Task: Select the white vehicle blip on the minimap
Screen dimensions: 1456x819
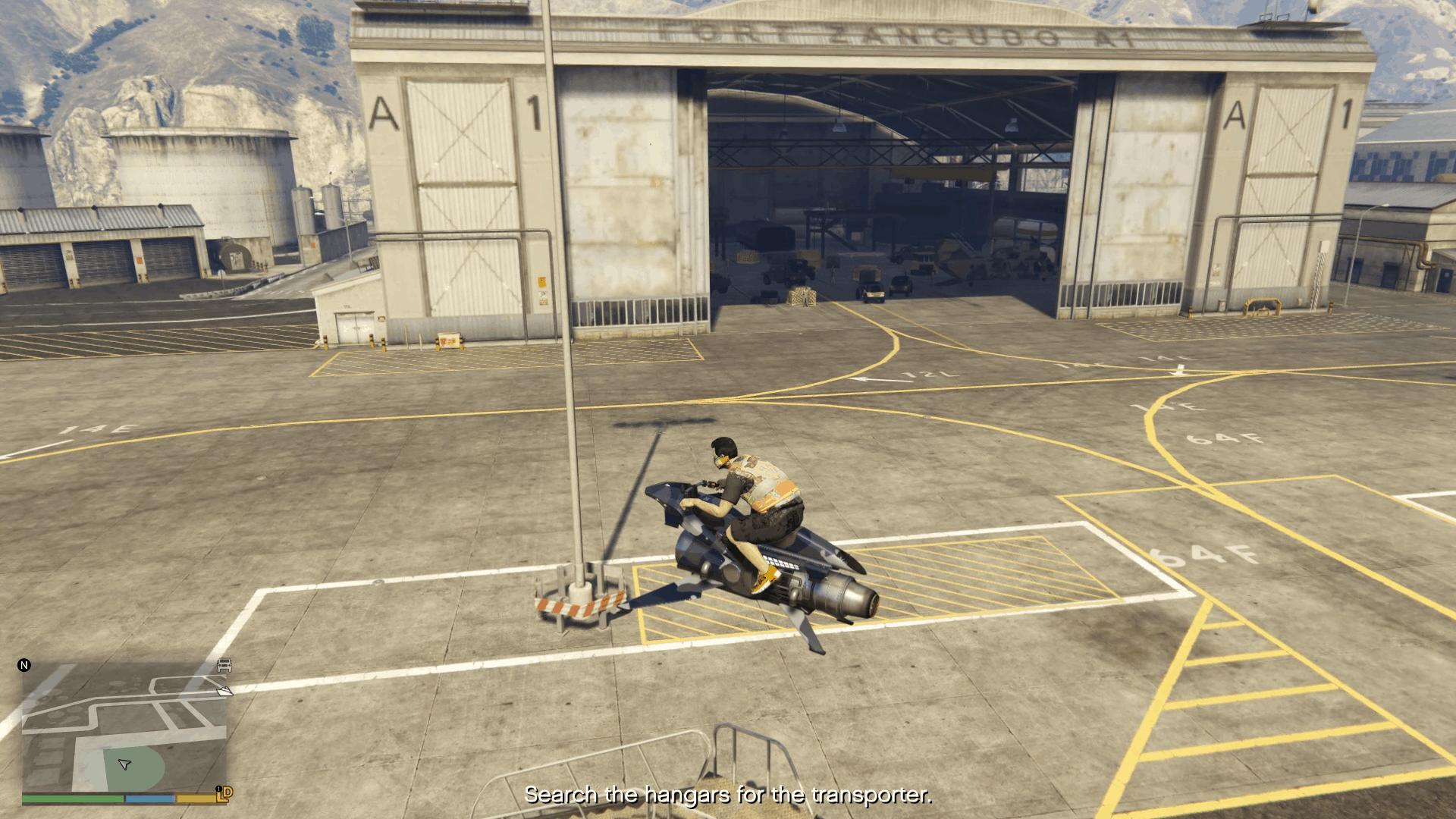Action: (x=224, y=665)
